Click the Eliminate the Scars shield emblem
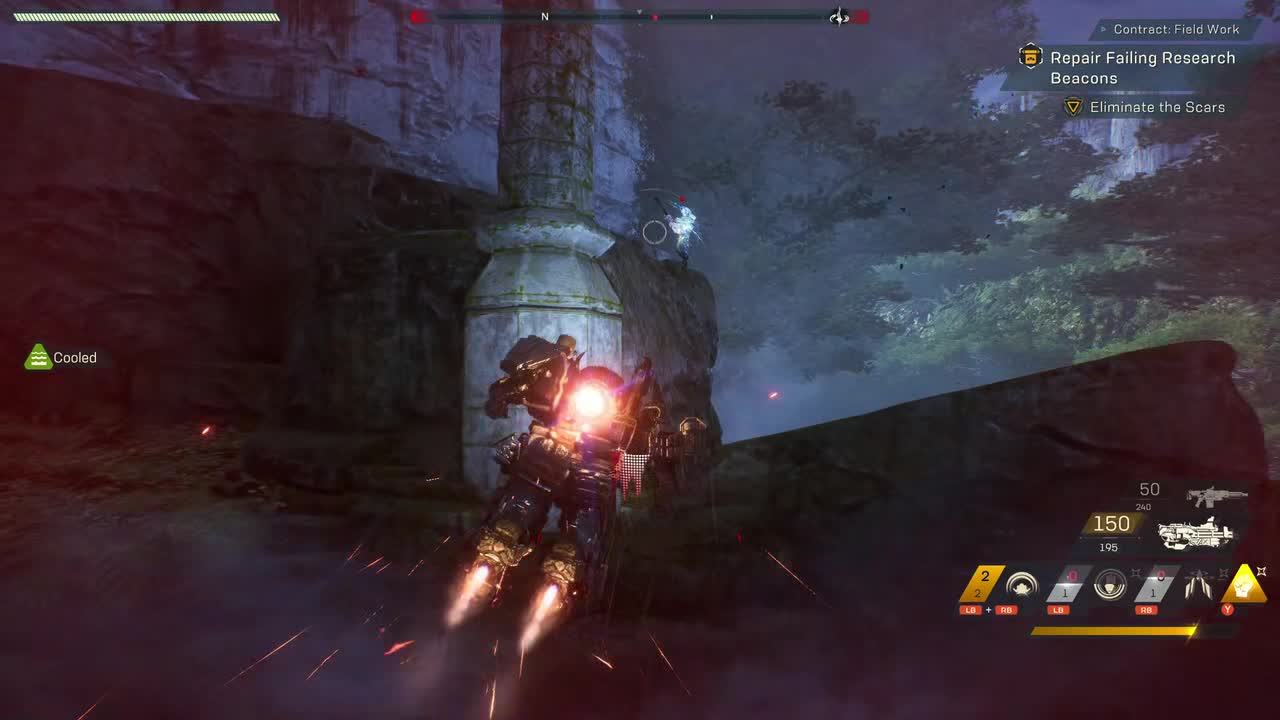The width and height of the screenshot is (1280, 720). [1073, 106]
